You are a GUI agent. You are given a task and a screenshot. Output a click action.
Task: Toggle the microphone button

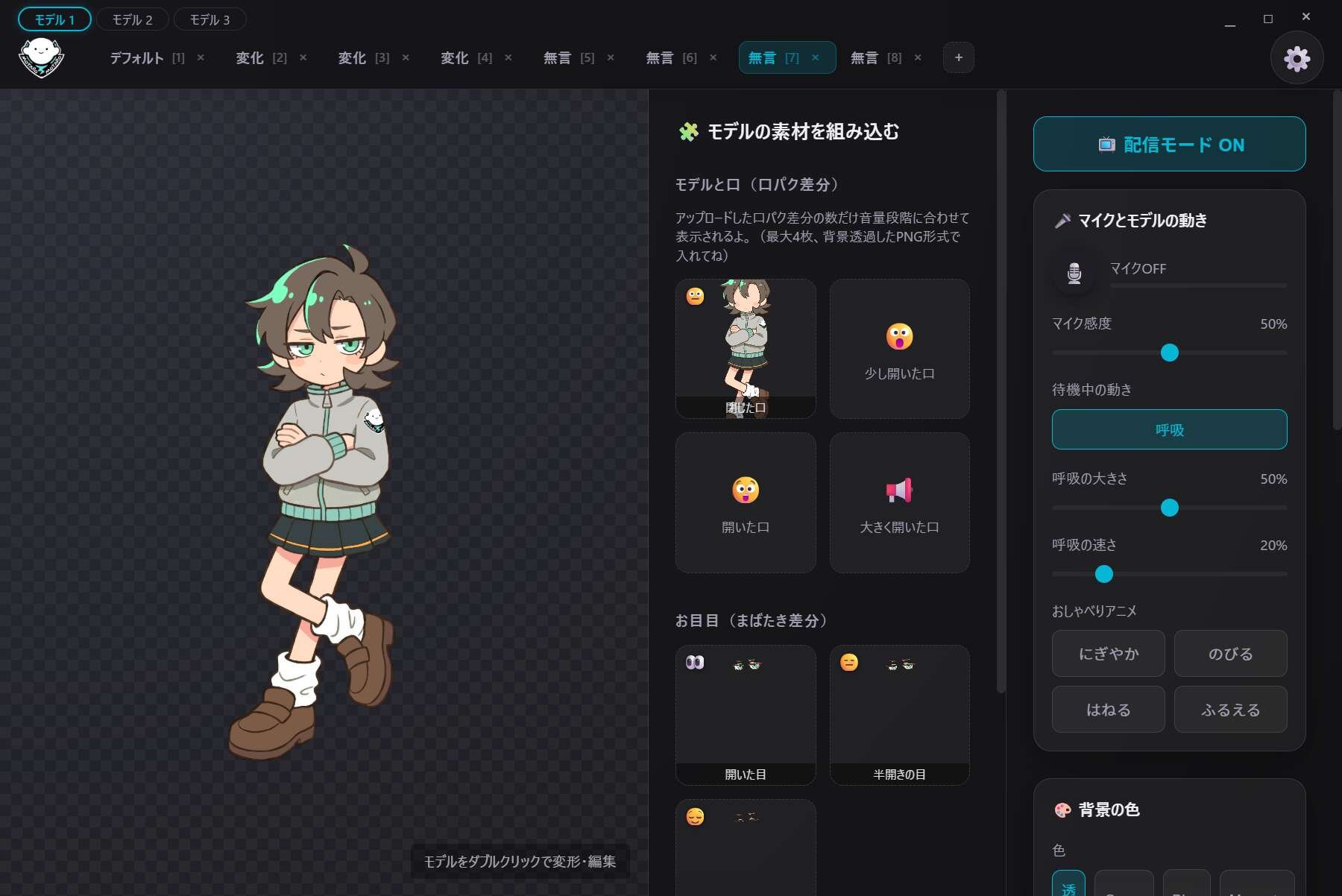click(x=1074, y=273)
